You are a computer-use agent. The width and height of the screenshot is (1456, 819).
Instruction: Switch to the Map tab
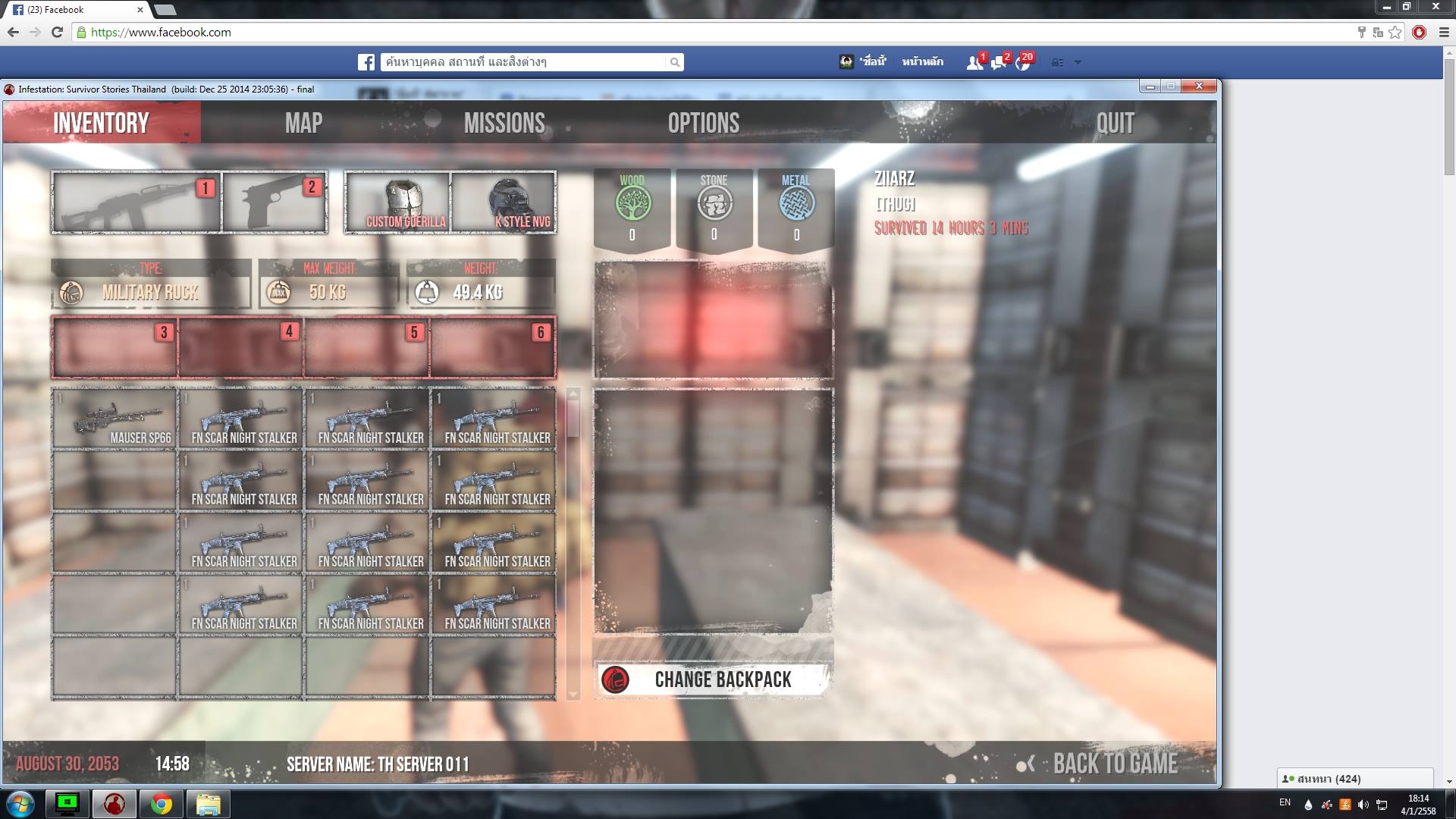pyautogui.click(x=303, y=123)
